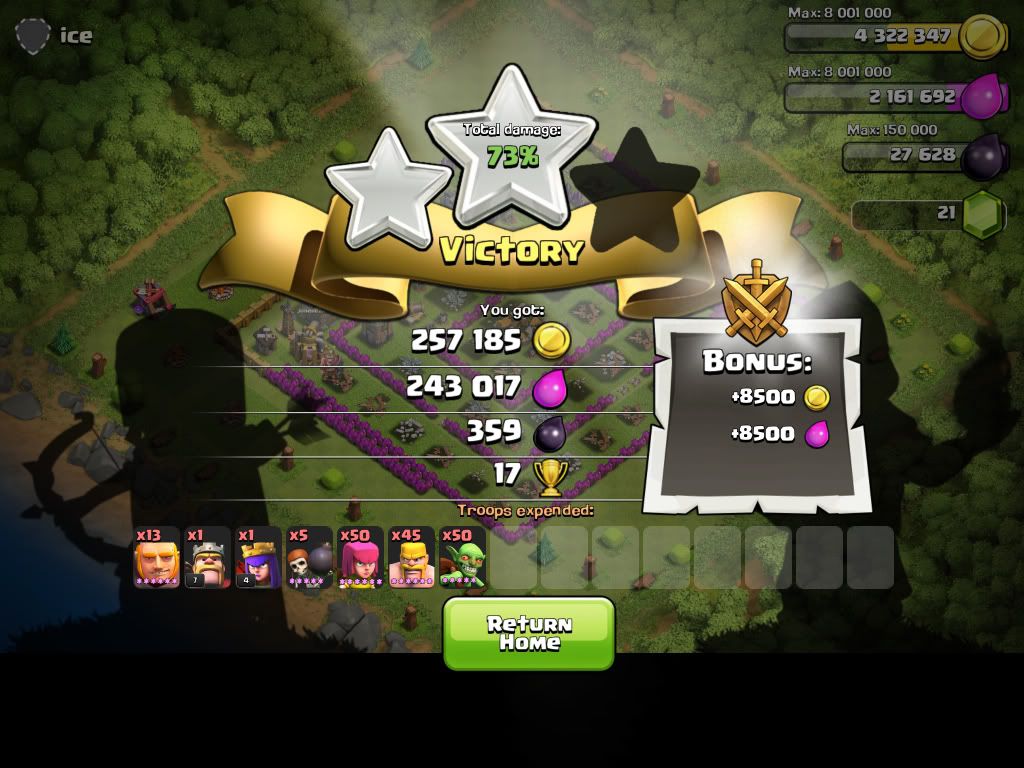Click the gold coin storage icon
This screenshot has height=768, width=1024.
pyautogui.click(x=981, y=36)
